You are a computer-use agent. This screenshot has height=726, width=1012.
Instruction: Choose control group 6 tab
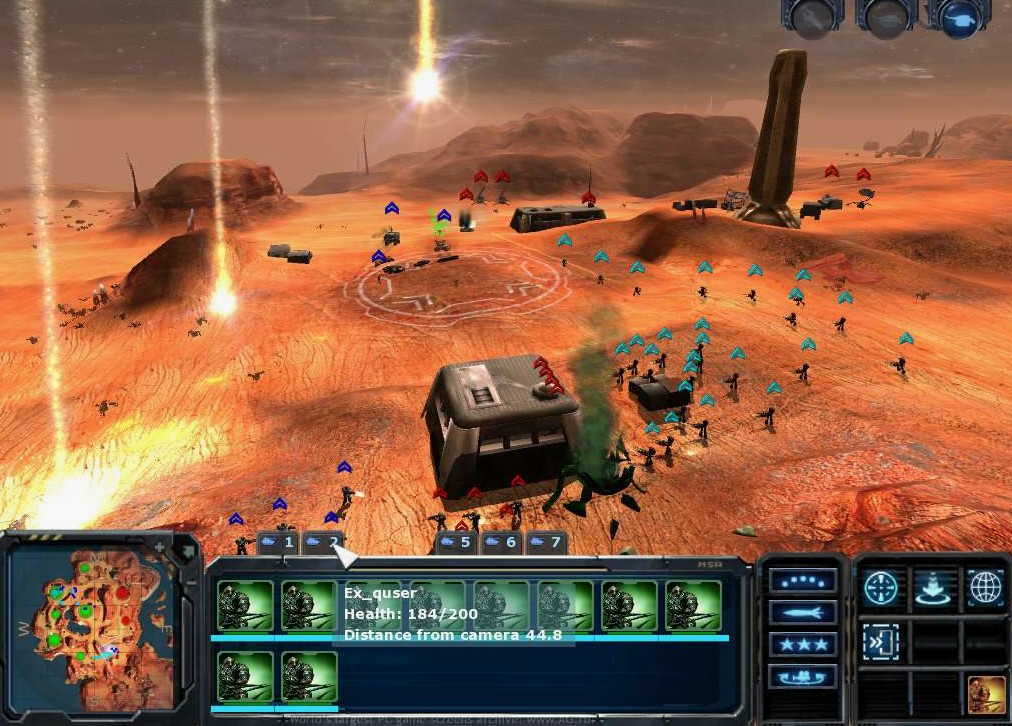[x=501, y=542]
